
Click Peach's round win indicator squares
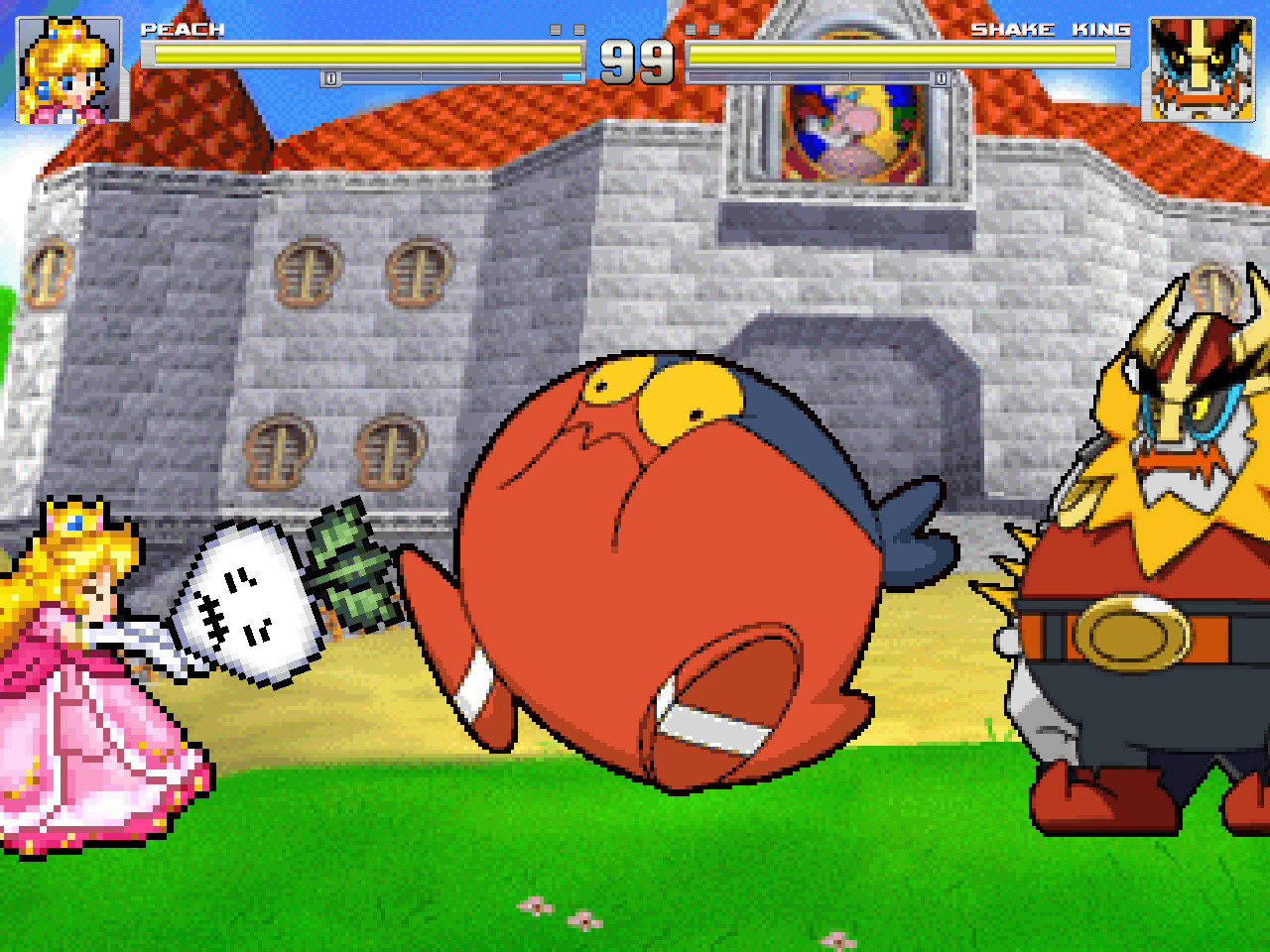(566, 30)
